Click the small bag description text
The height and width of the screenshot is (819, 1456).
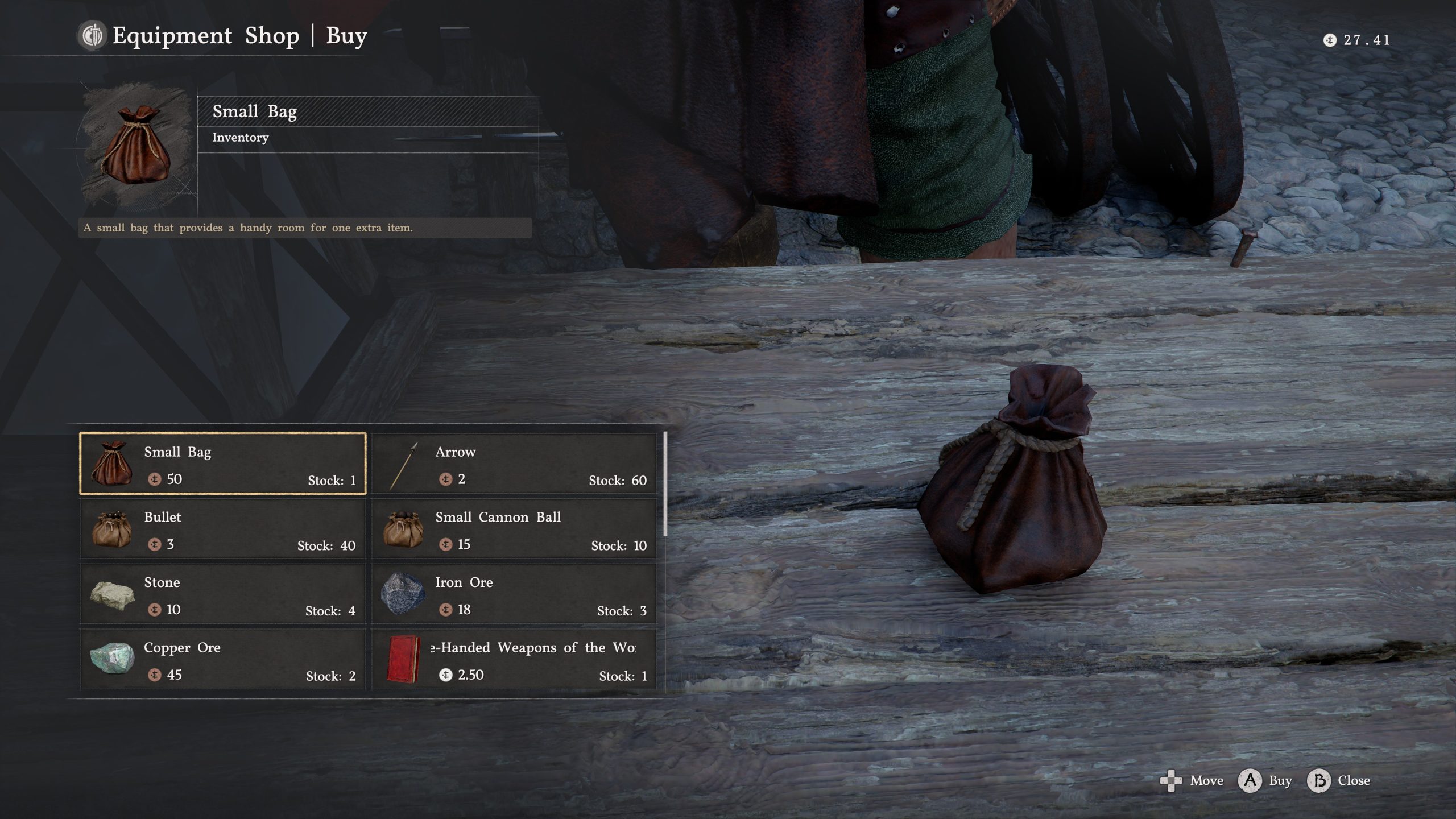[249, 227]
